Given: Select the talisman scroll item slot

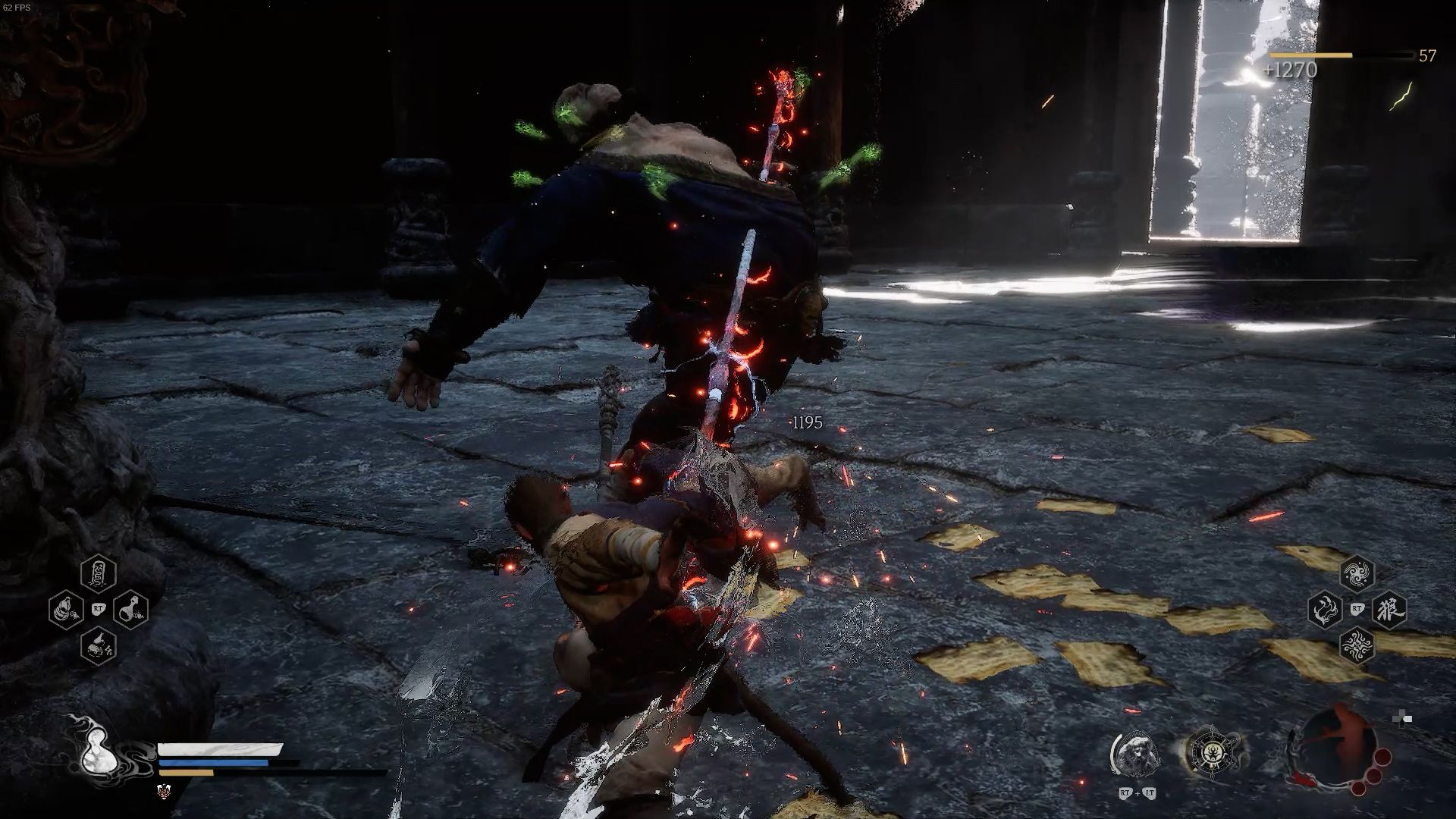Looking at the screenshot, I should click(98, 574).
